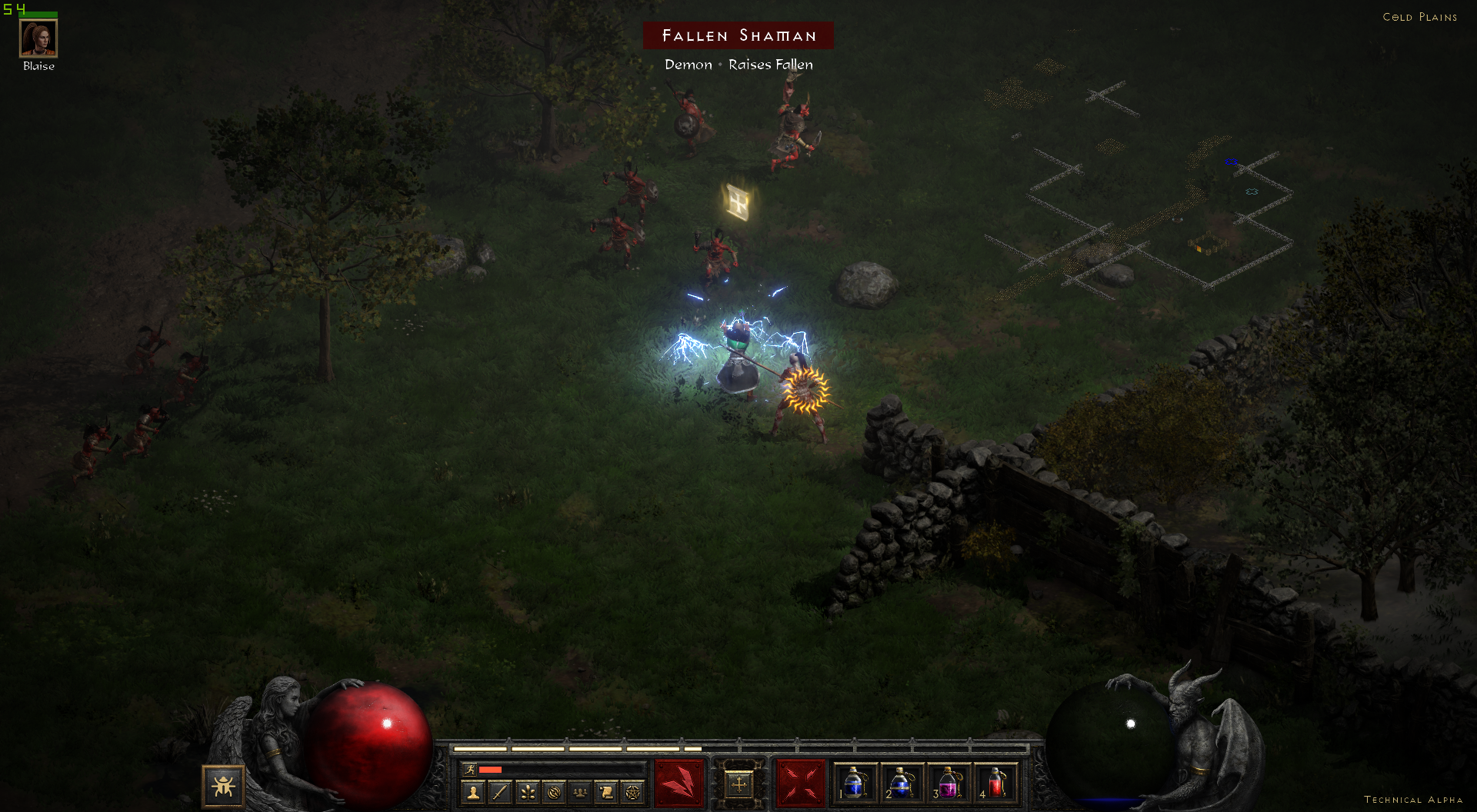
Task: Open the bug report beetle button
Action: pyautogui.click(x=223, y=786)
